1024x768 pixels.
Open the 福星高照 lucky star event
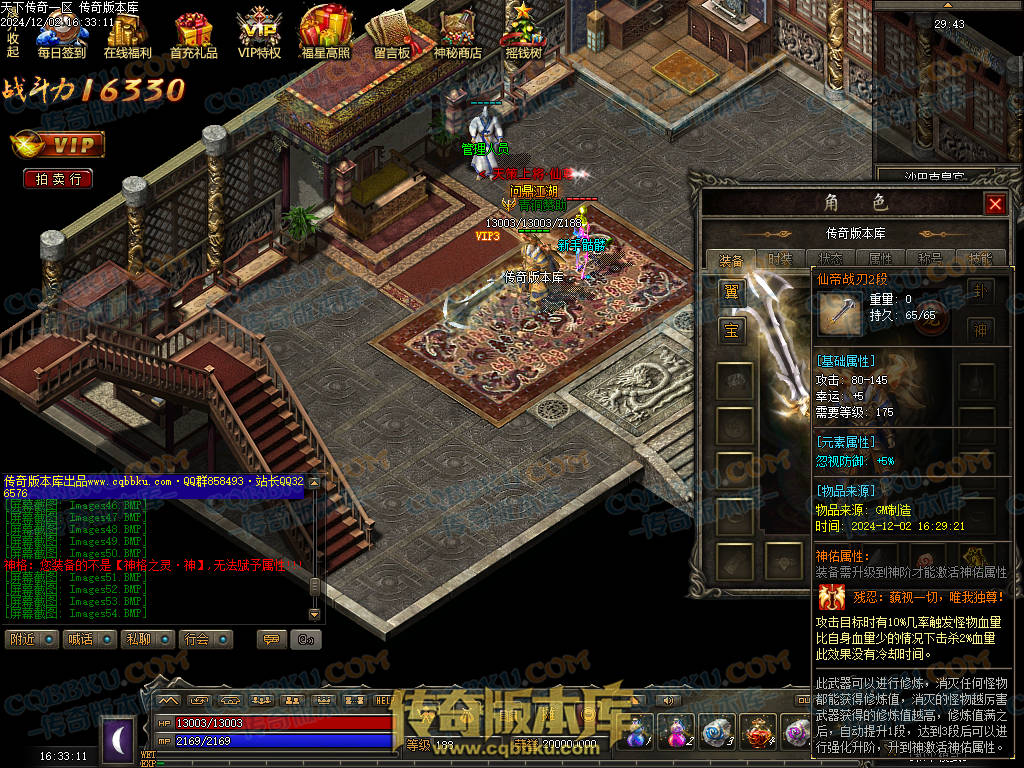(x=325, y=35)
